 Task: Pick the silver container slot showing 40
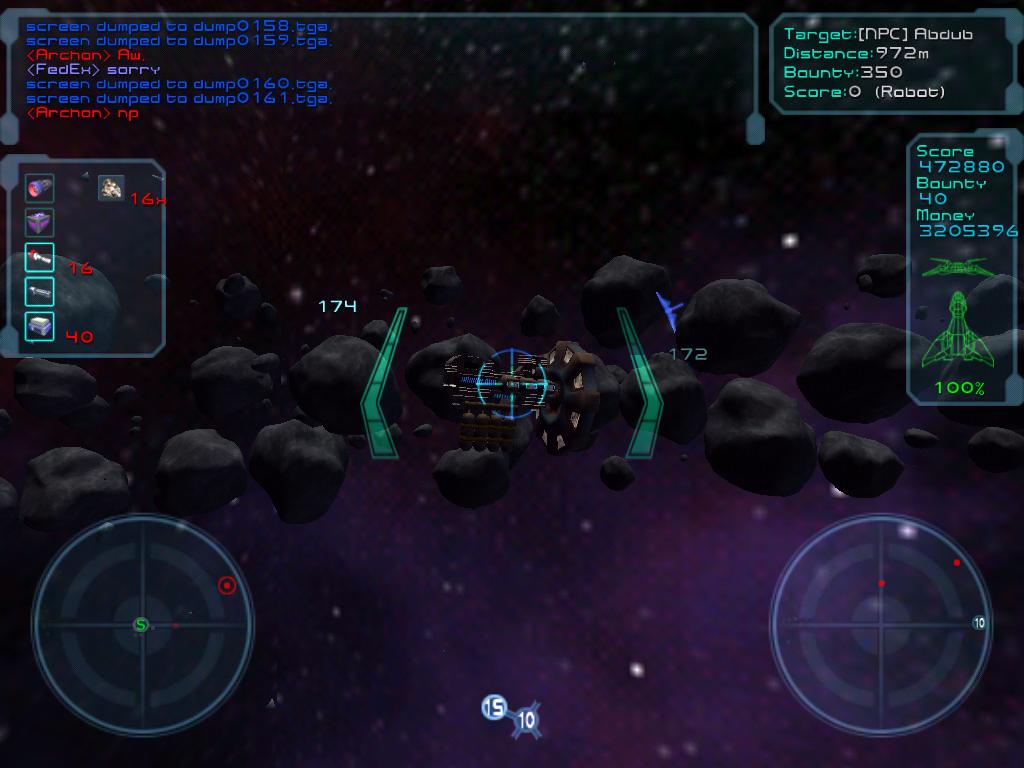coord(40,326)
